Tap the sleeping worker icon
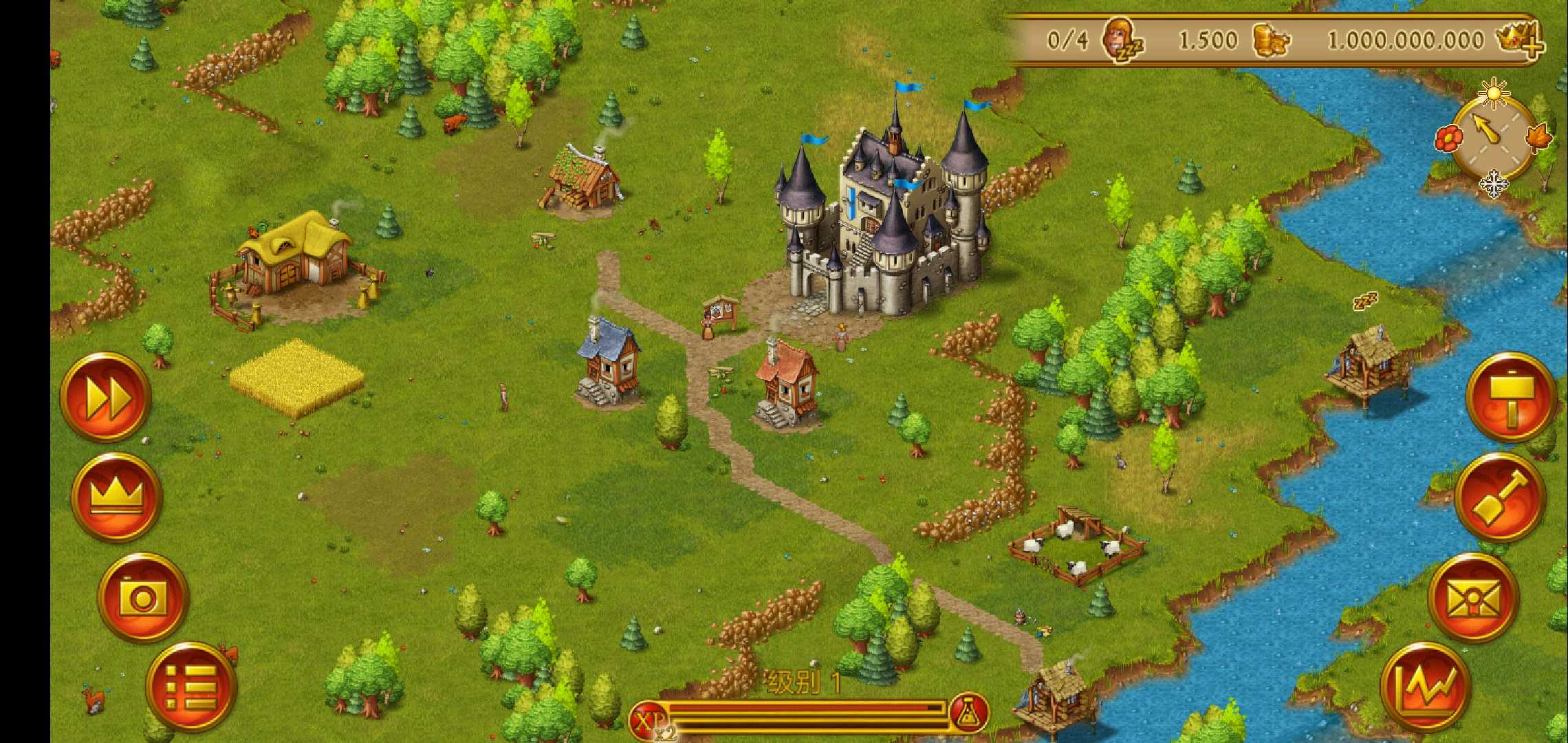Image resolution: width=1568 pixels, height=743 pixels. click(x=1122, y=41)
